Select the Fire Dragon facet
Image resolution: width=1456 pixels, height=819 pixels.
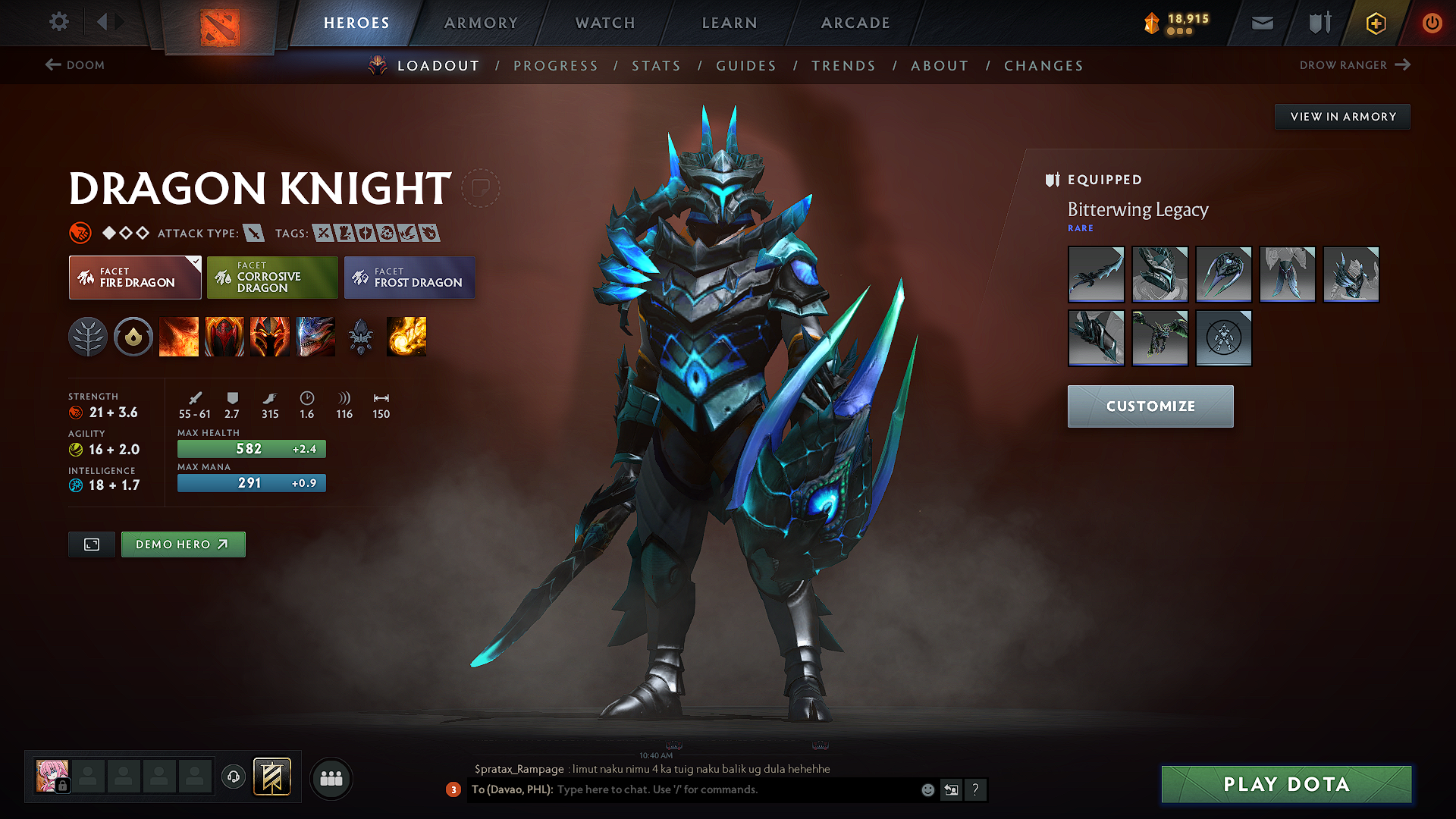coord(134,278)
